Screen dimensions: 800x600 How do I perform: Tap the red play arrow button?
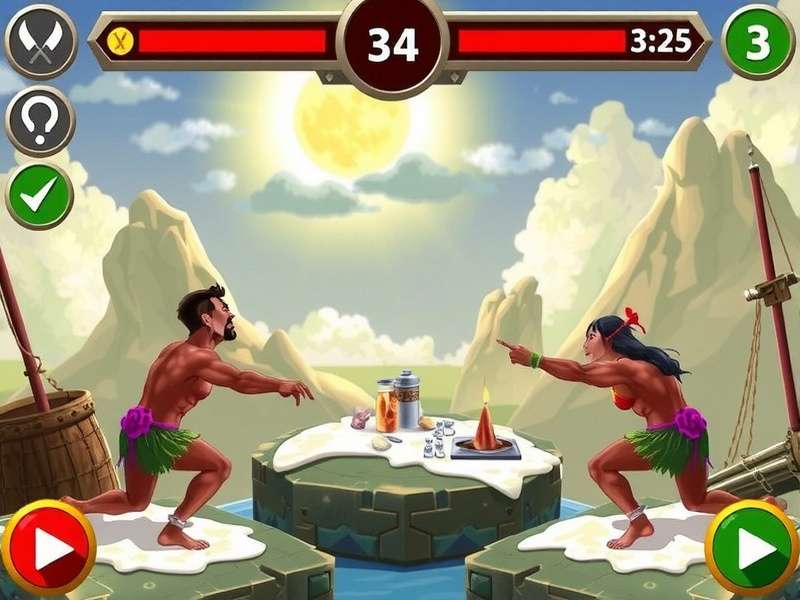coord(48,548)
